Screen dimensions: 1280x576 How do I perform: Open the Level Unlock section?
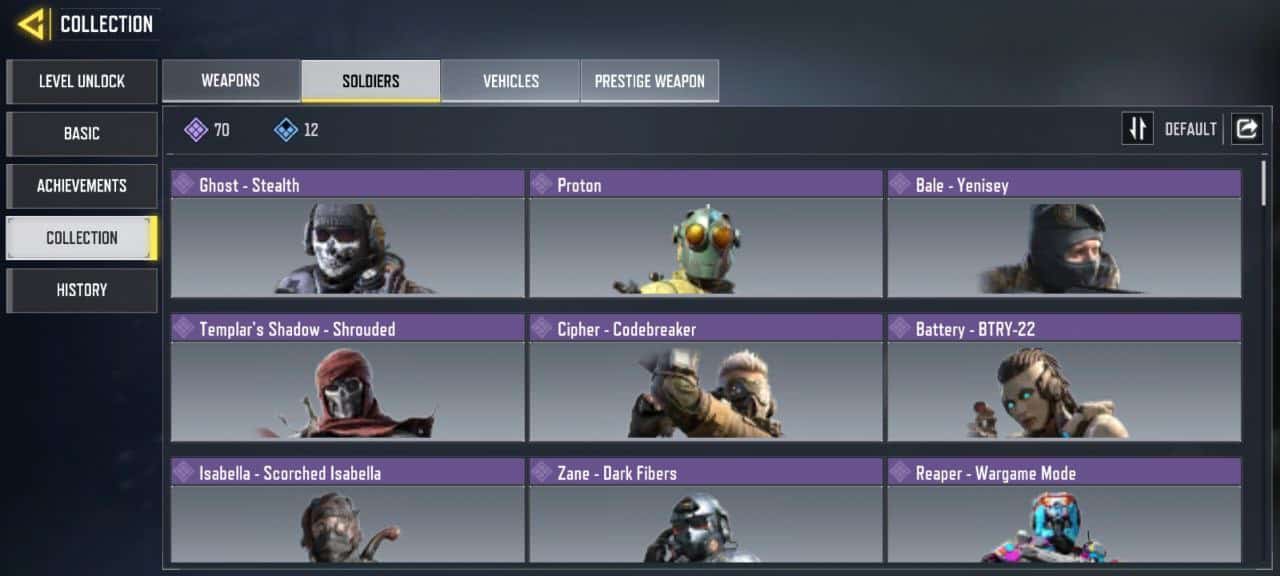[82, 81]
